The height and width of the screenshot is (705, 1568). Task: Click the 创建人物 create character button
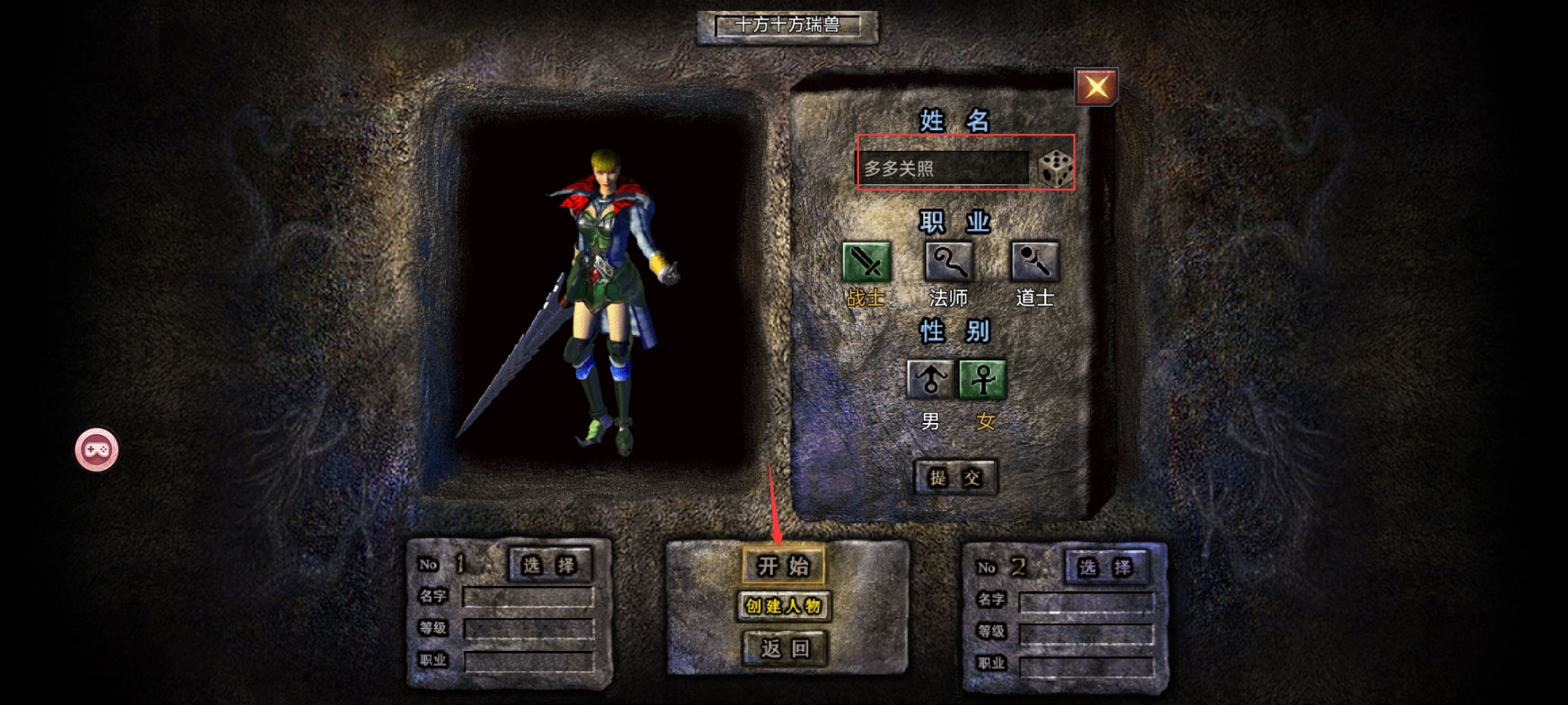pyautogui.click(x=783, y=606)
